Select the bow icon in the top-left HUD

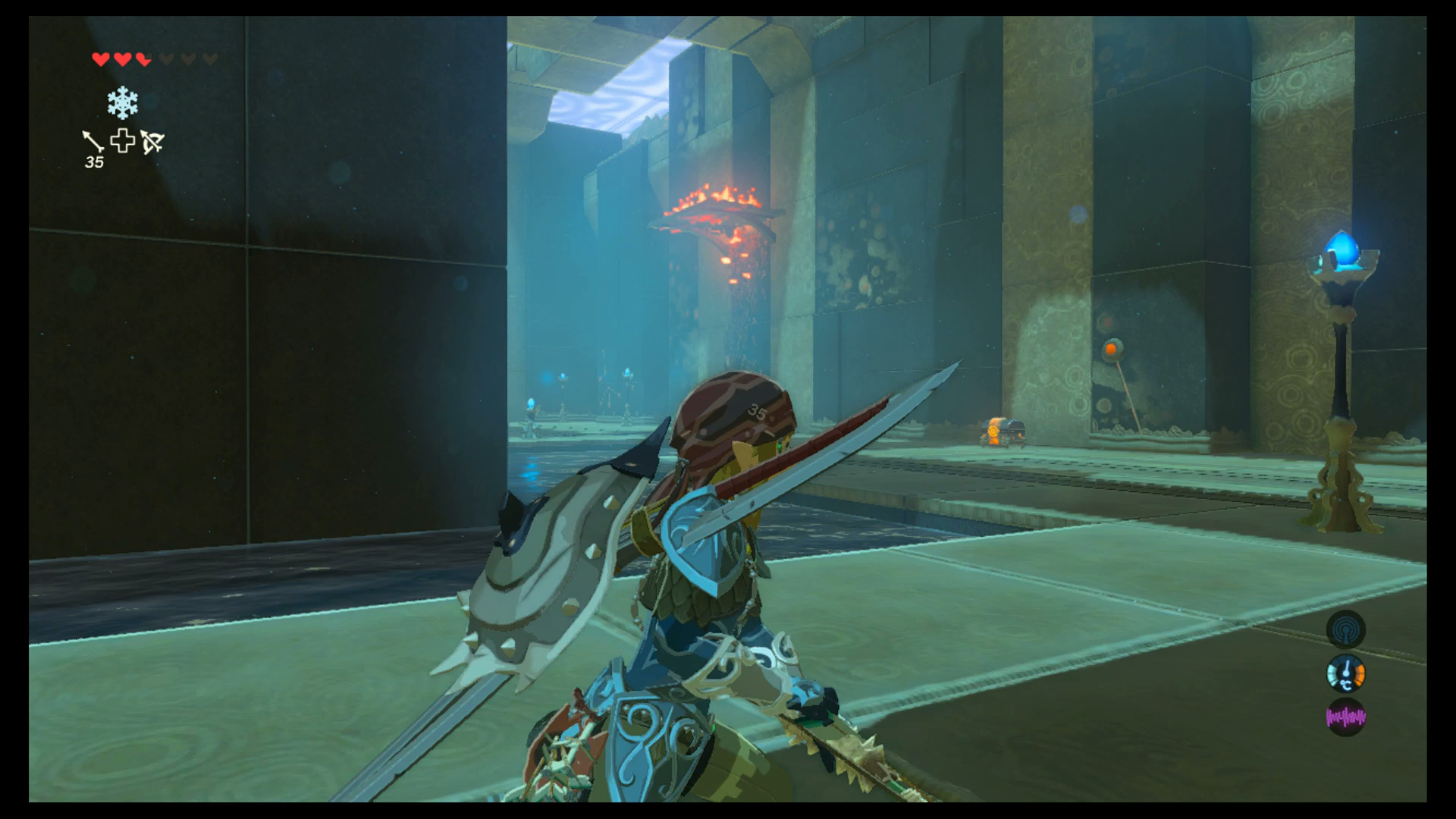click(152, 143)
